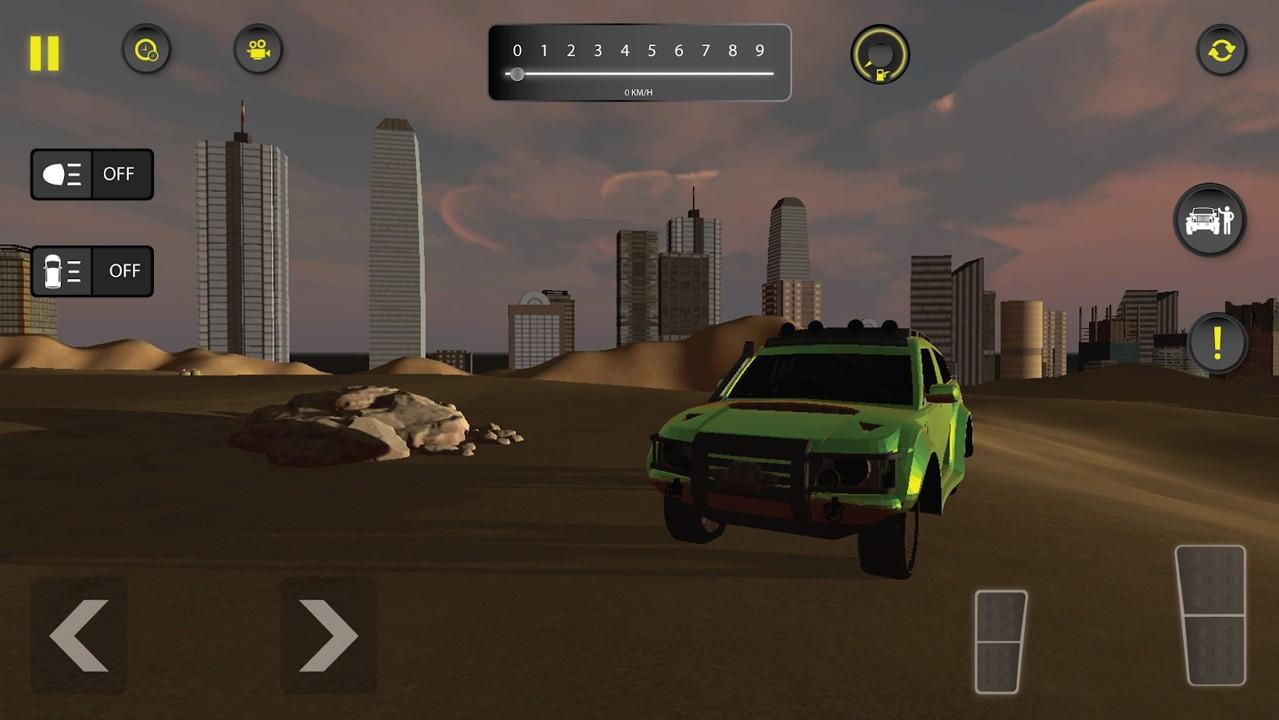Viewport: 1279px width, 720px height.
Task: Open the fuel gauge button
Action: (880, 54)
